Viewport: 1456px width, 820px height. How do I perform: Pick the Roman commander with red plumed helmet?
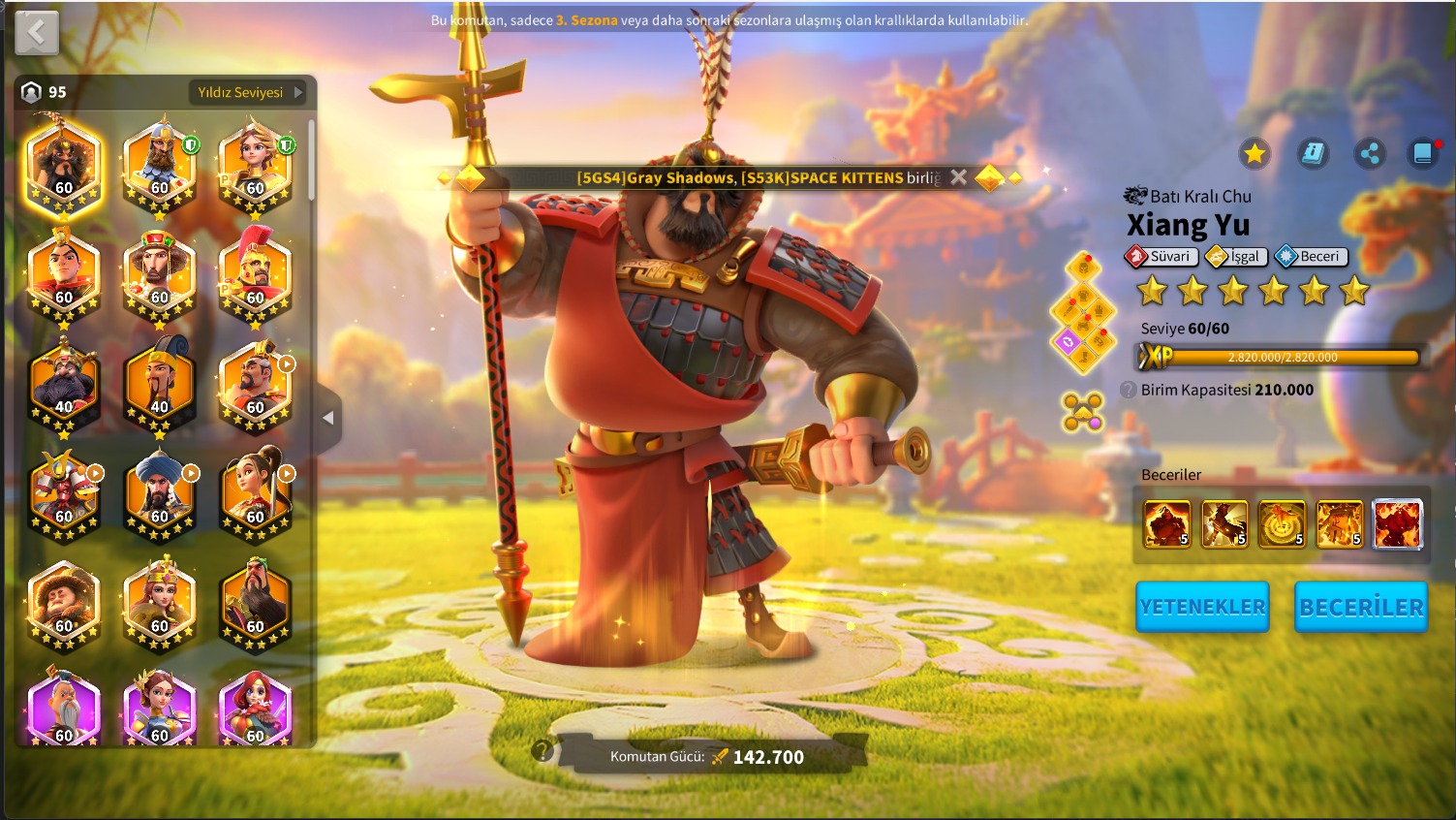tap(255, 273)
